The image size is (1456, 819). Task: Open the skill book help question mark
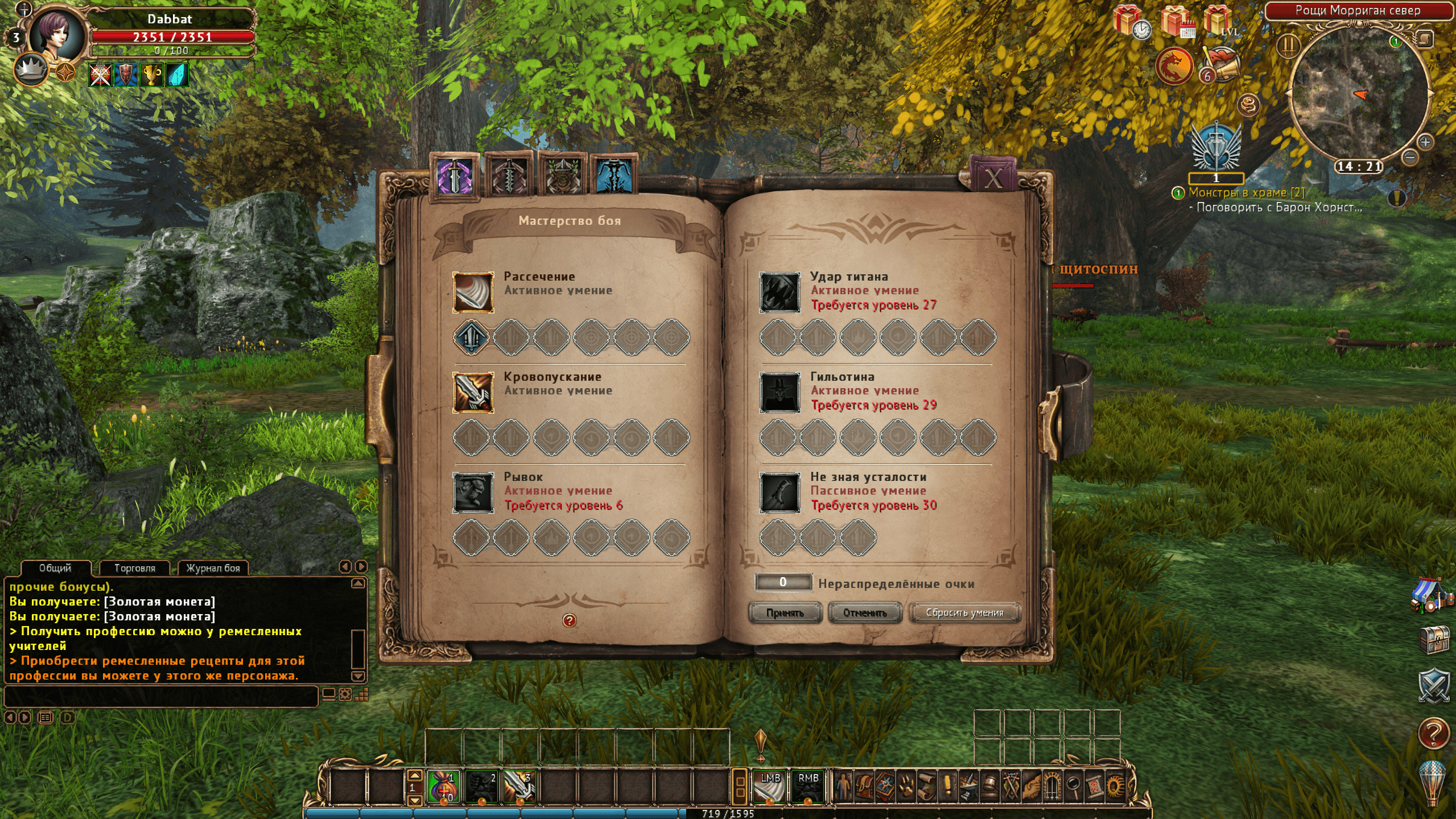[x=569, y=620]
